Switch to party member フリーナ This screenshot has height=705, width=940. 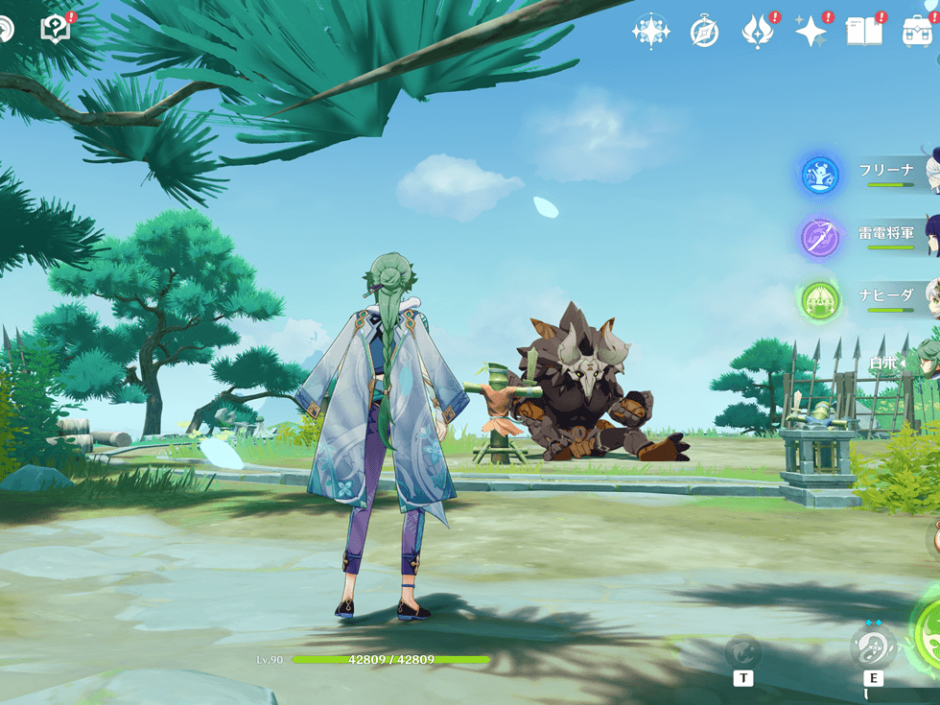point(887,171)
